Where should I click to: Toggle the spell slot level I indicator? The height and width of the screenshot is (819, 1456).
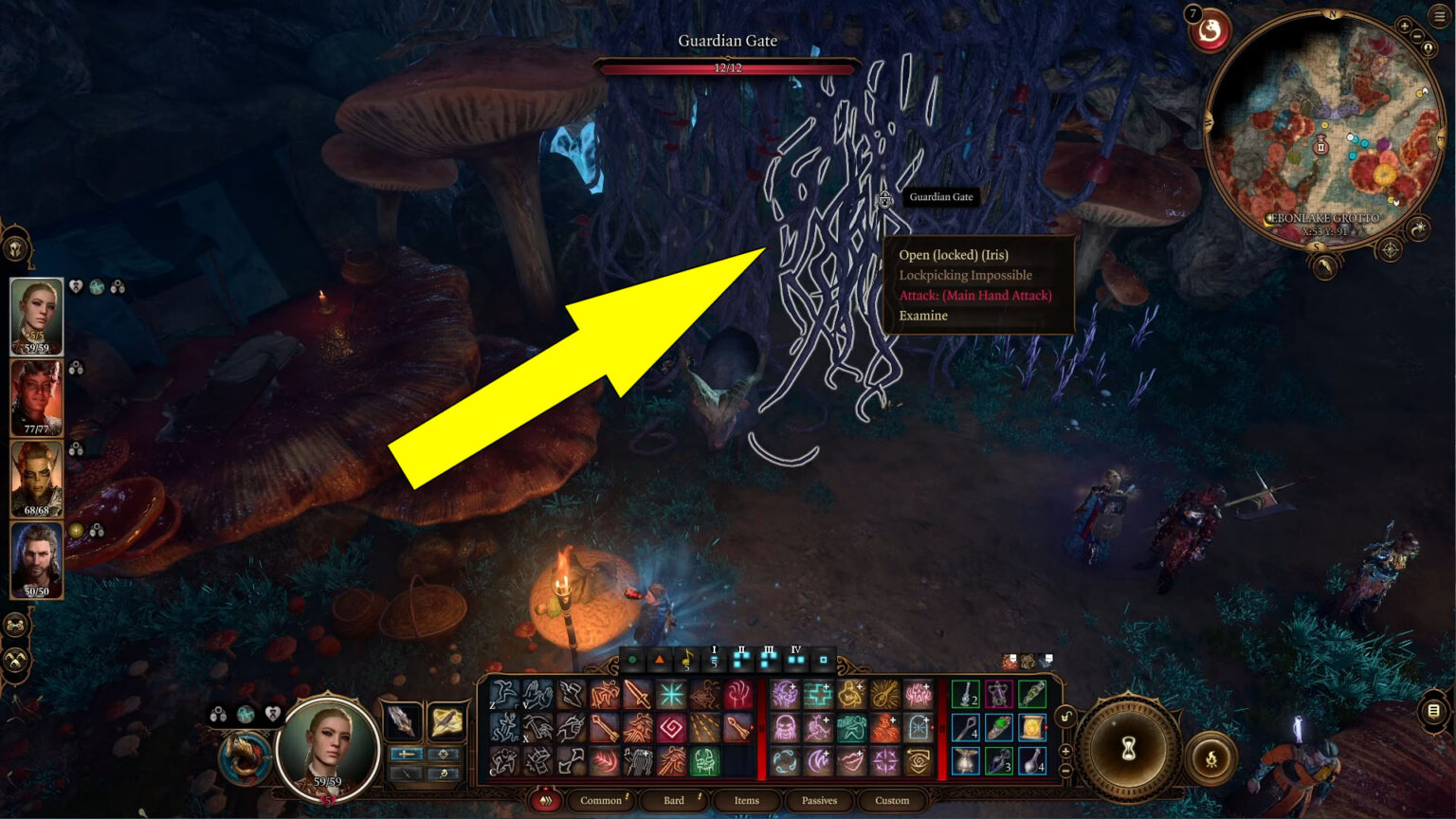coord(714,660)
